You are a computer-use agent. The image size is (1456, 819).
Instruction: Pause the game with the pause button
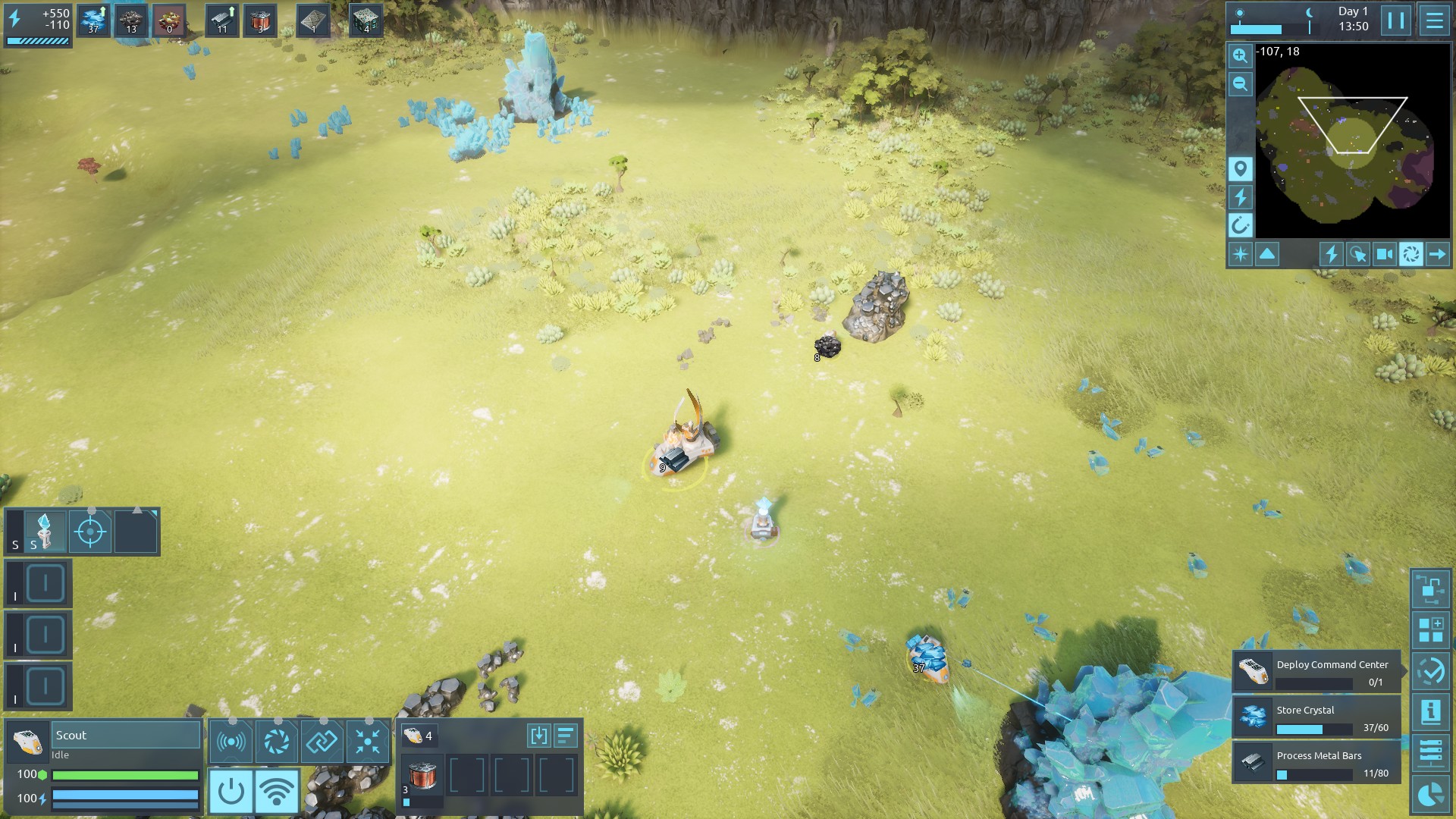[1395, 20]
